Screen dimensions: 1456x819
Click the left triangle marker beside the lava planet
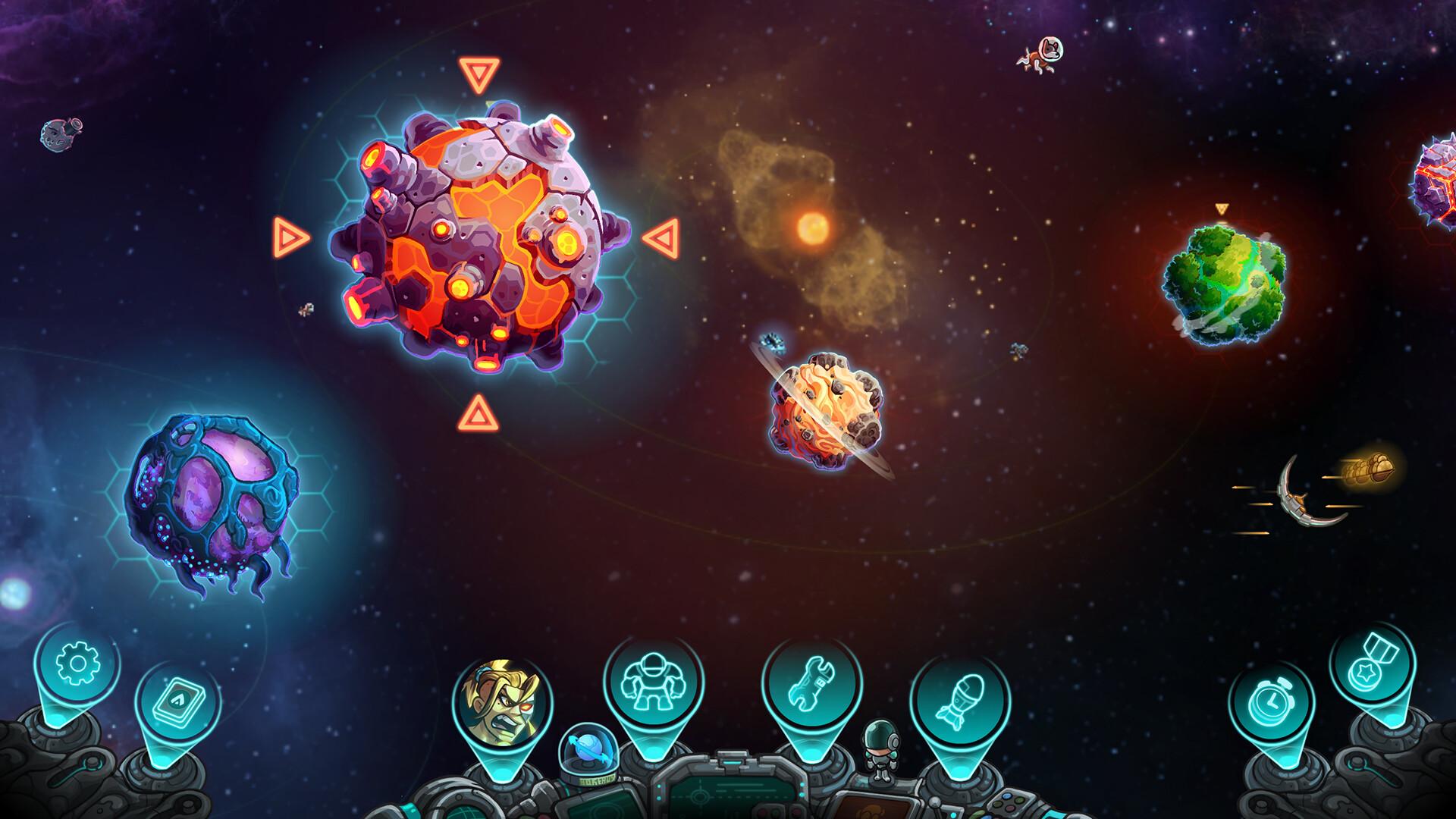(292, 237)
